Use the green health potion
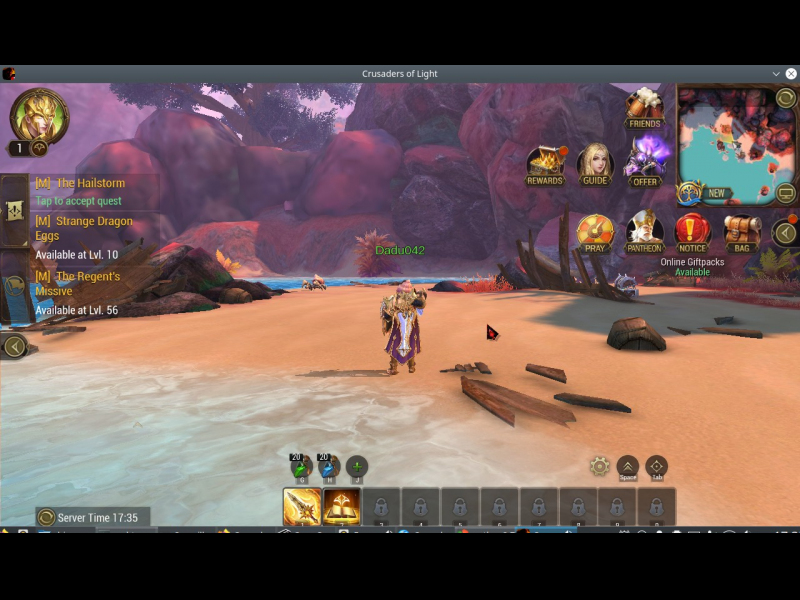The width and height of the screenshot is (800, 600). (x=301, y=467)
